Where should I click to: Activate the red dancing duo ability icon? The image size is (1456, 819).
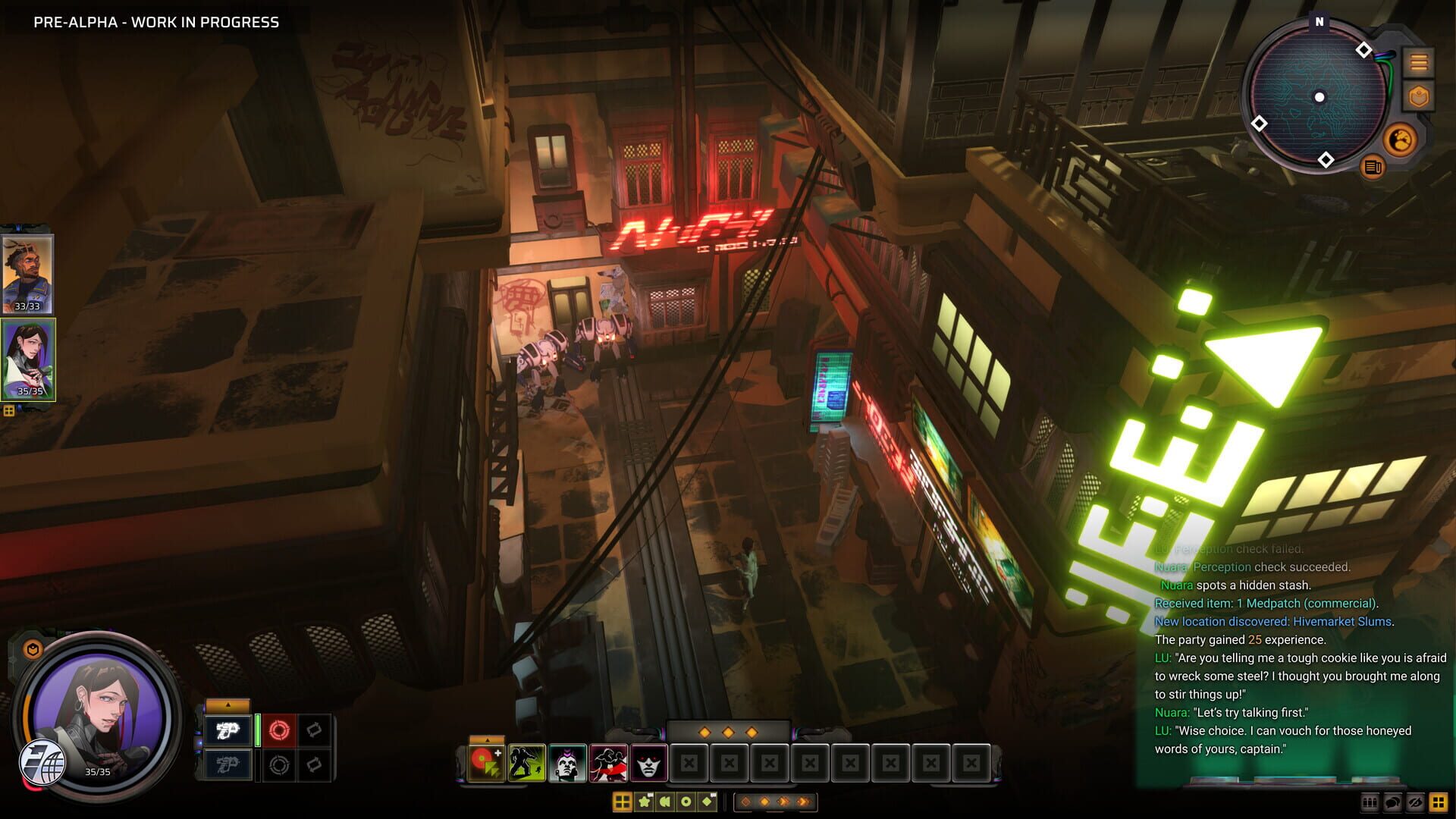coord(607,761)
